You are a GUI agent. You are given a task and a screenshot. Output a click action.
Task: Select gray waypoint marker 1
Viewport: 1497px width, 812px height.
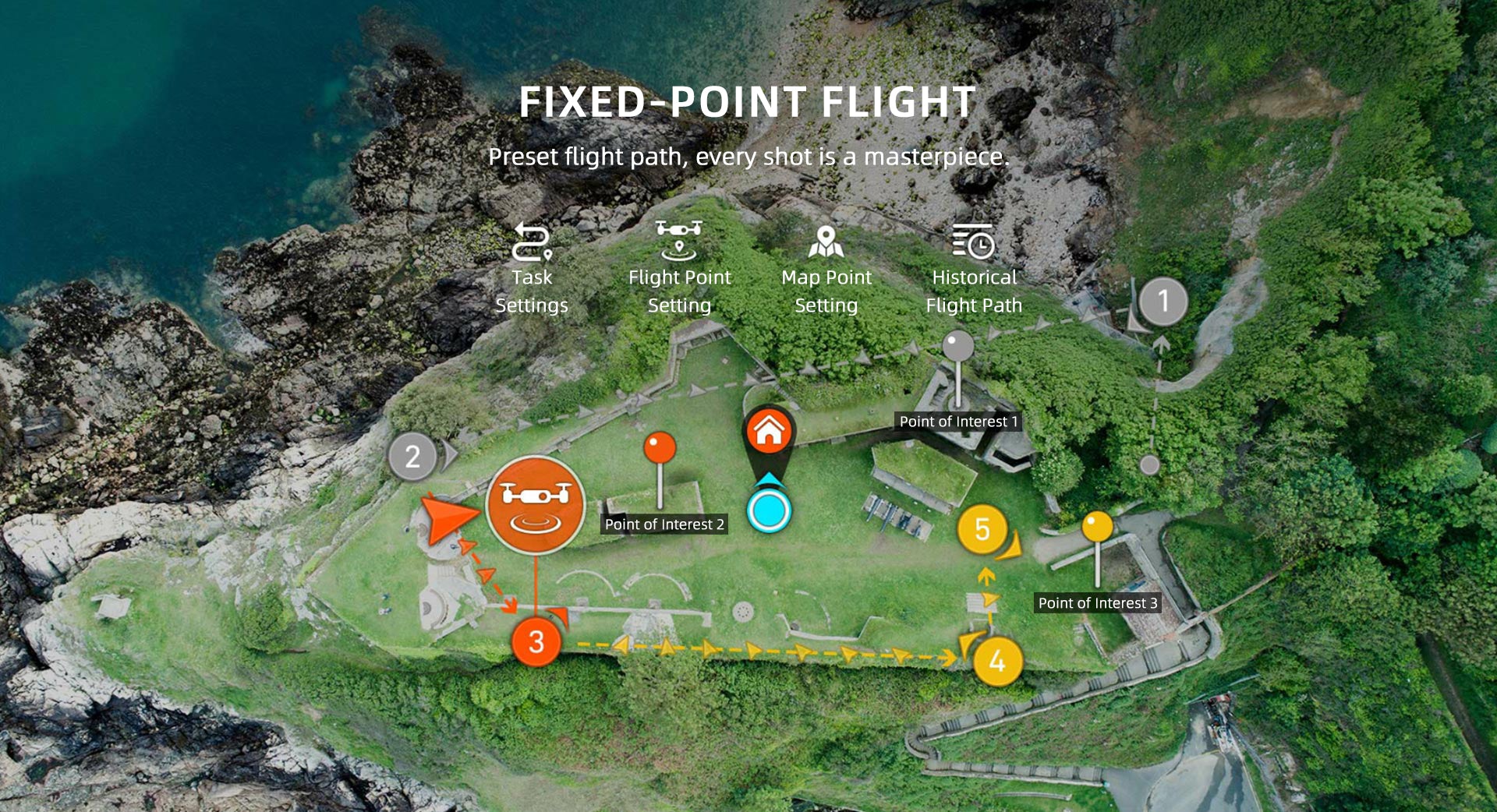click(1163, 301)
